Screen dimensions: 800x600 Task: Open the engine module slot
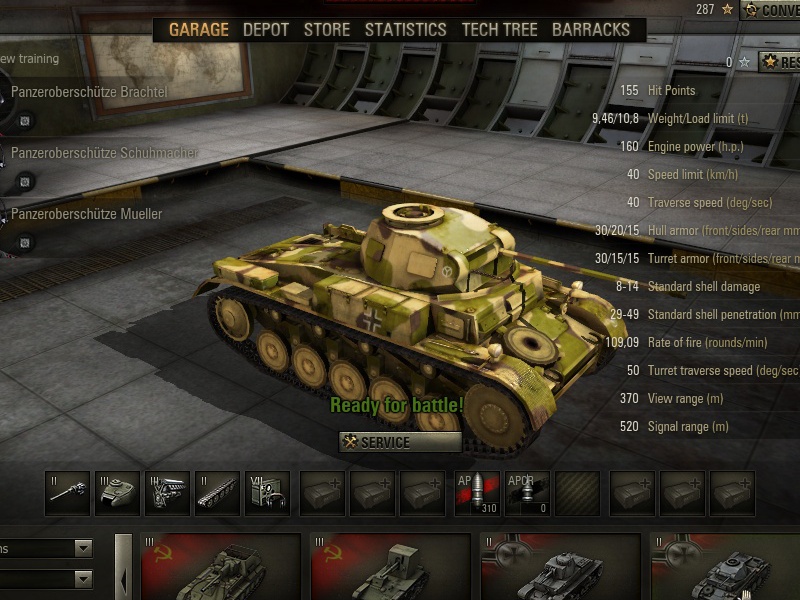pyautogui.click(x=167, y=494)
